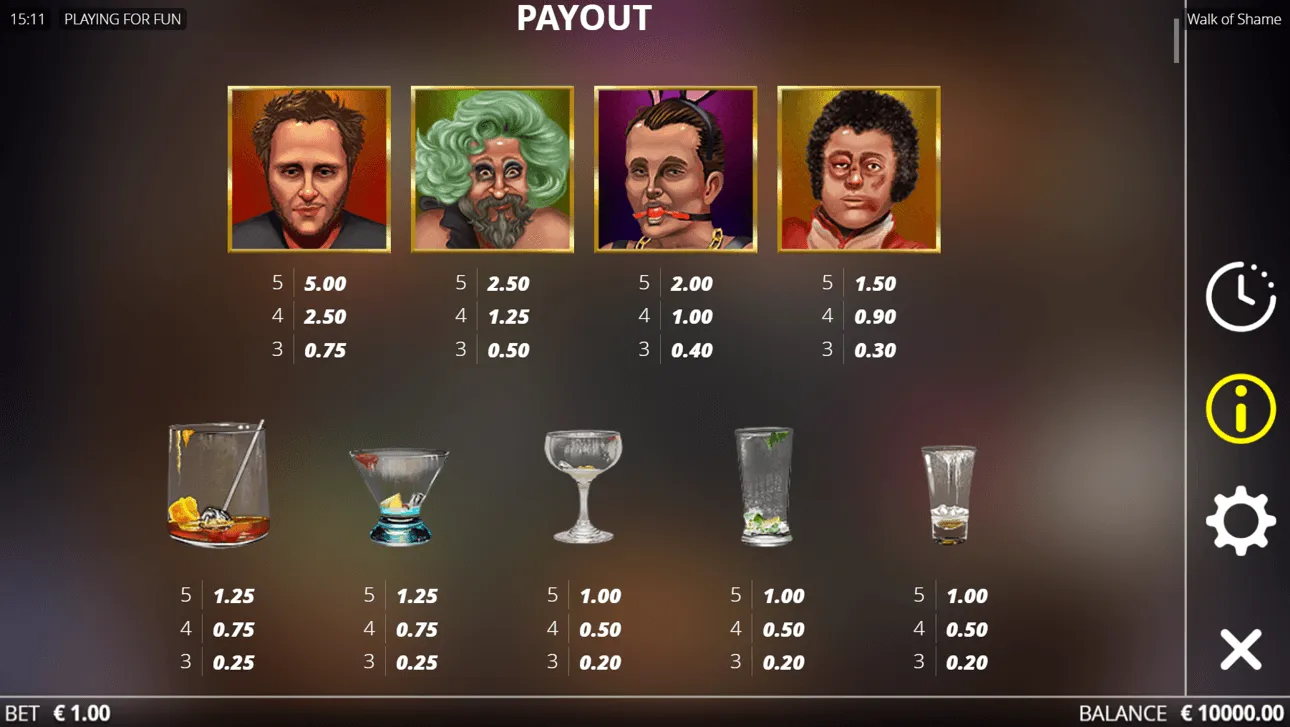Click the PLAYING FOR FUN badge

pyautogui.click(x=122, y=19)
